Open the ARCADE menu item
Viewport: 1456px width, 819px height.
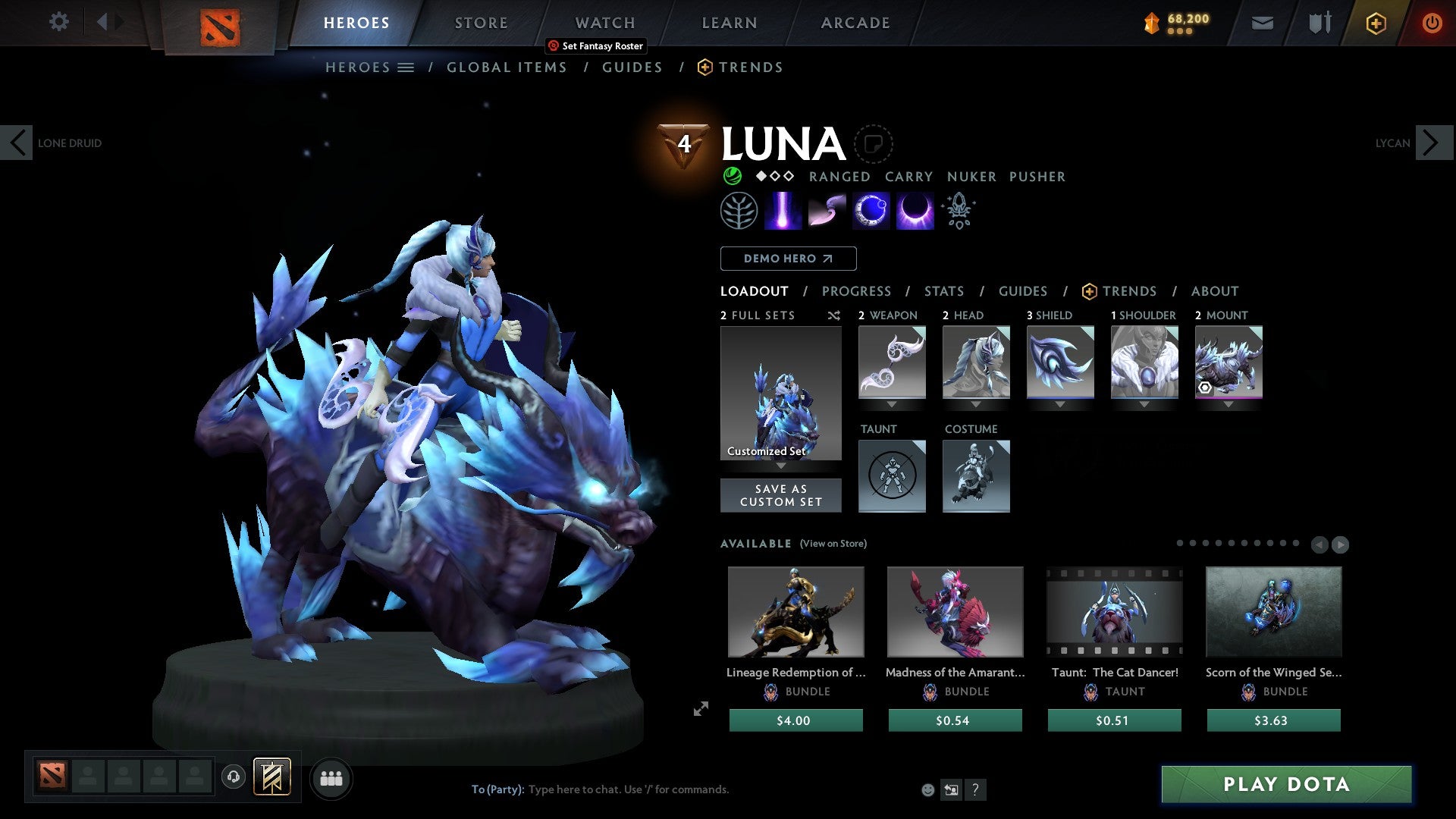pos(855,22)
